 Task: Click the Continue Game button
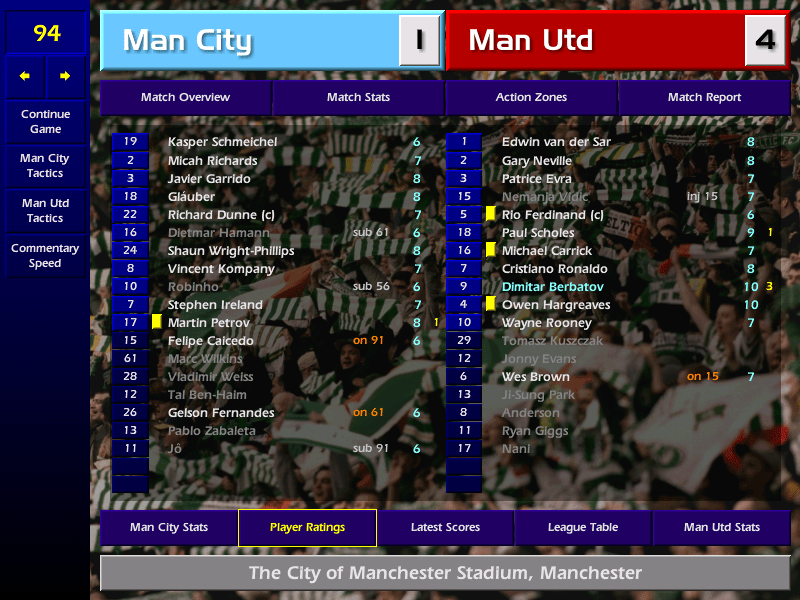coord(45,122)
